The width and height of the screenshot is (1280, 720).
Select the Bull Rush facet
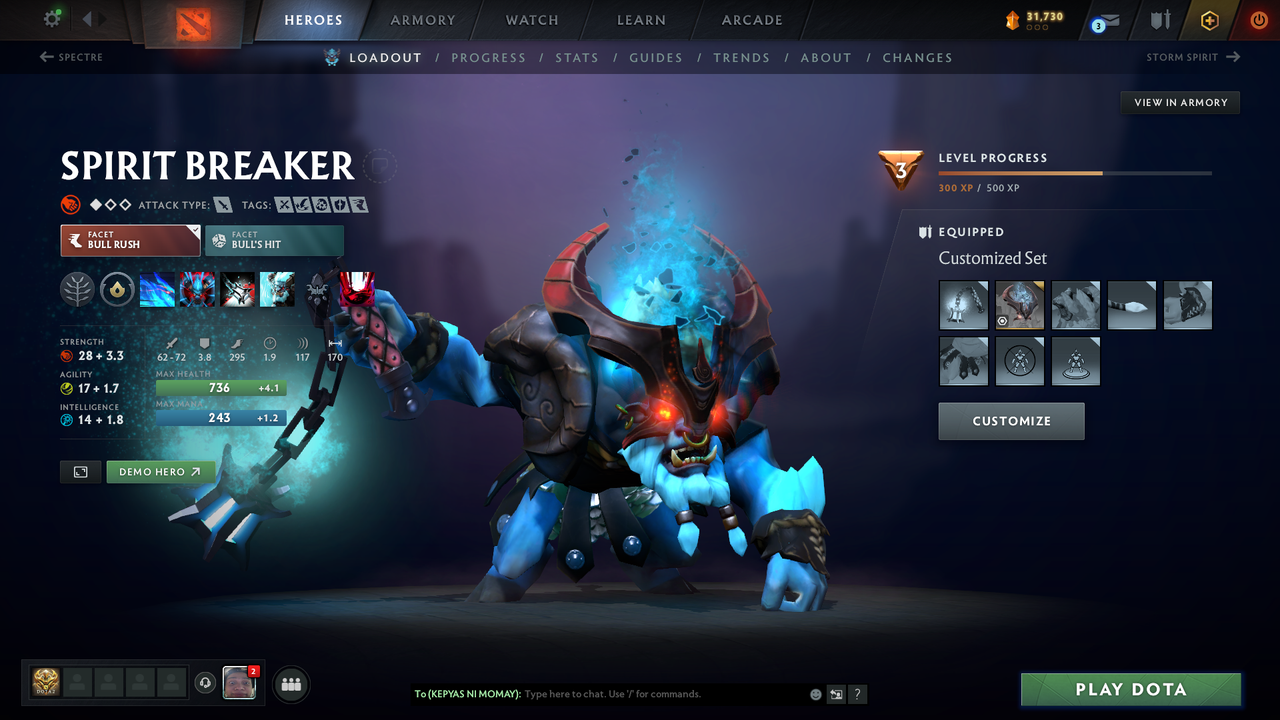click(130, 240)
